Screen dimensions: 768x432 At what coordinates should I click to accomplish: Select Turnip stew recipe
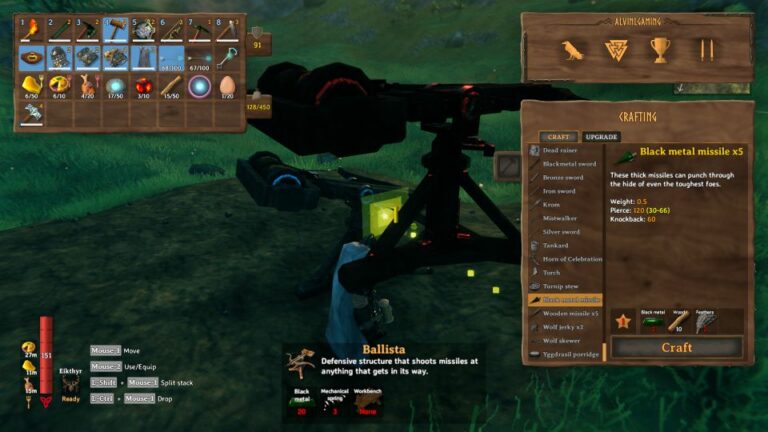tap(564, 286)
